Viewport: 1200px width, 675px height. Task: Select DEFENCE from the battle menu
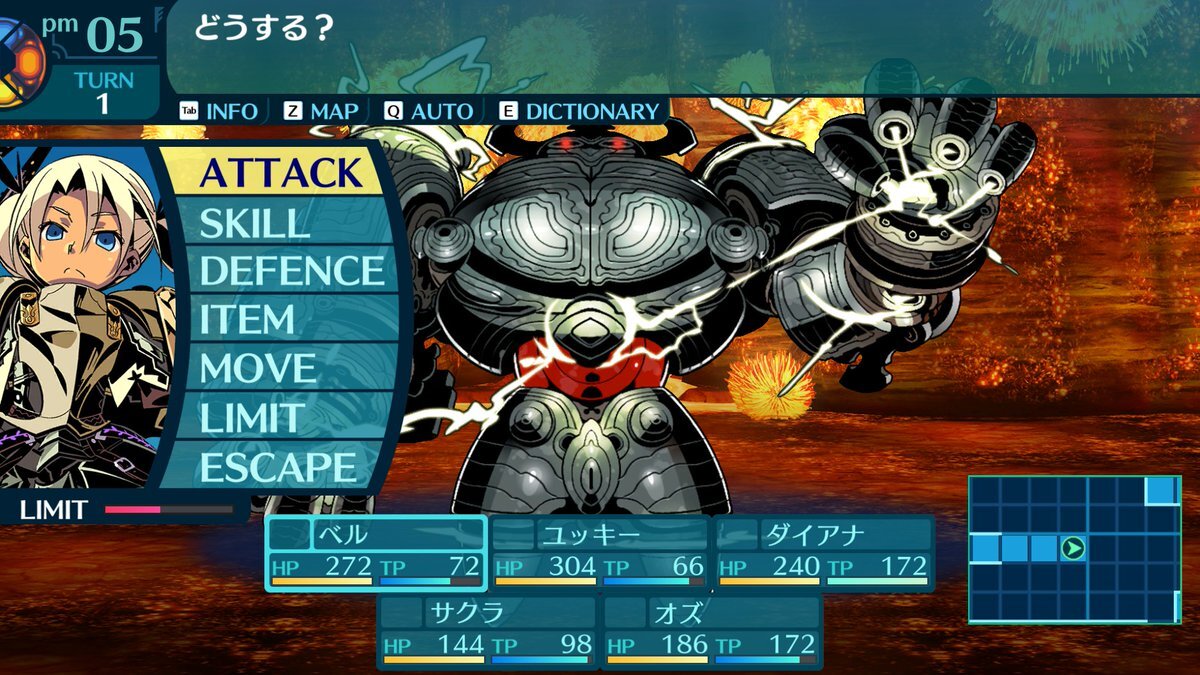point(290,271)
